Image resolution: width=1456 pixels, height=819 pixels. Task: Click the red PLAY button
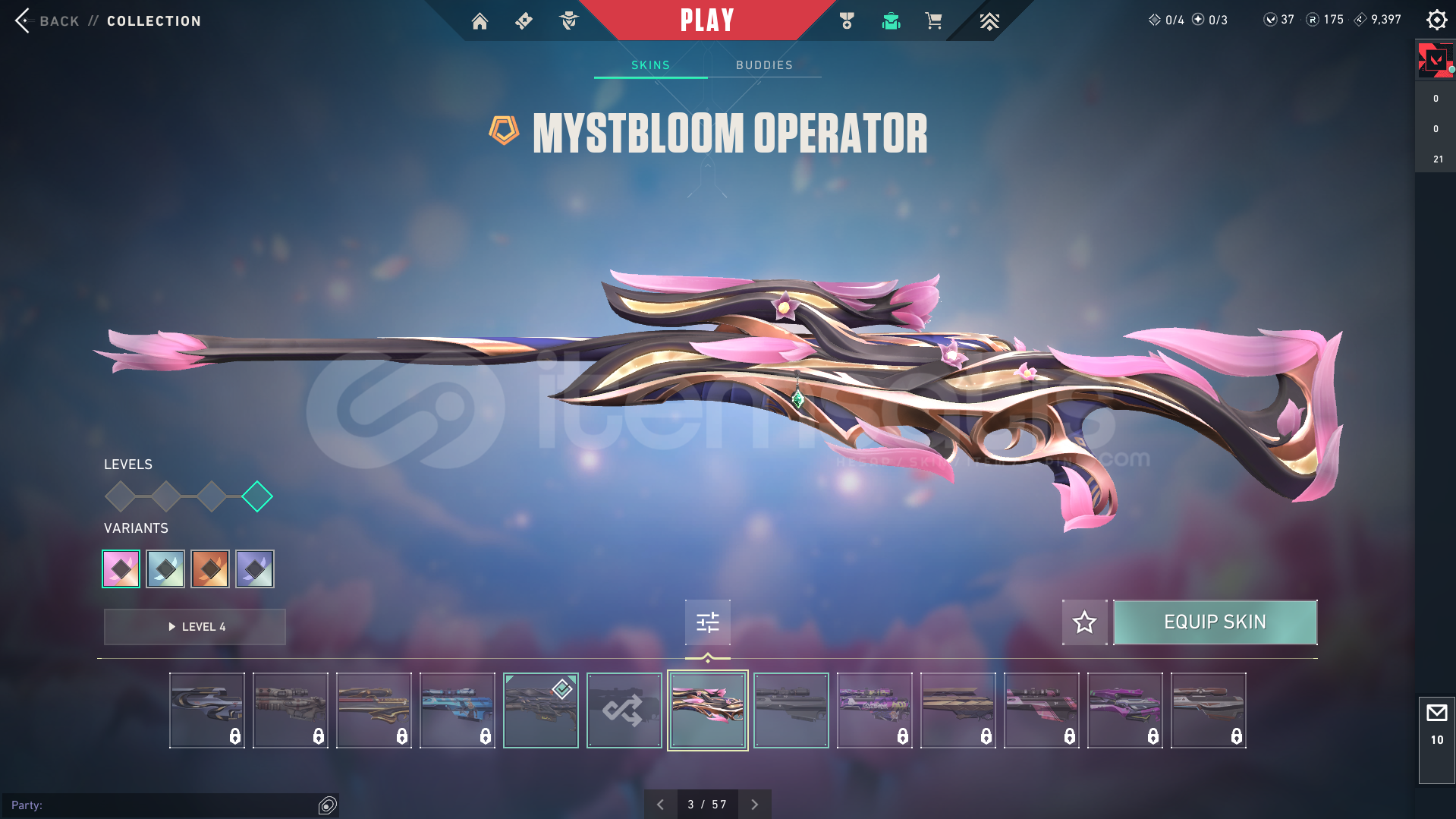(706, 20)
